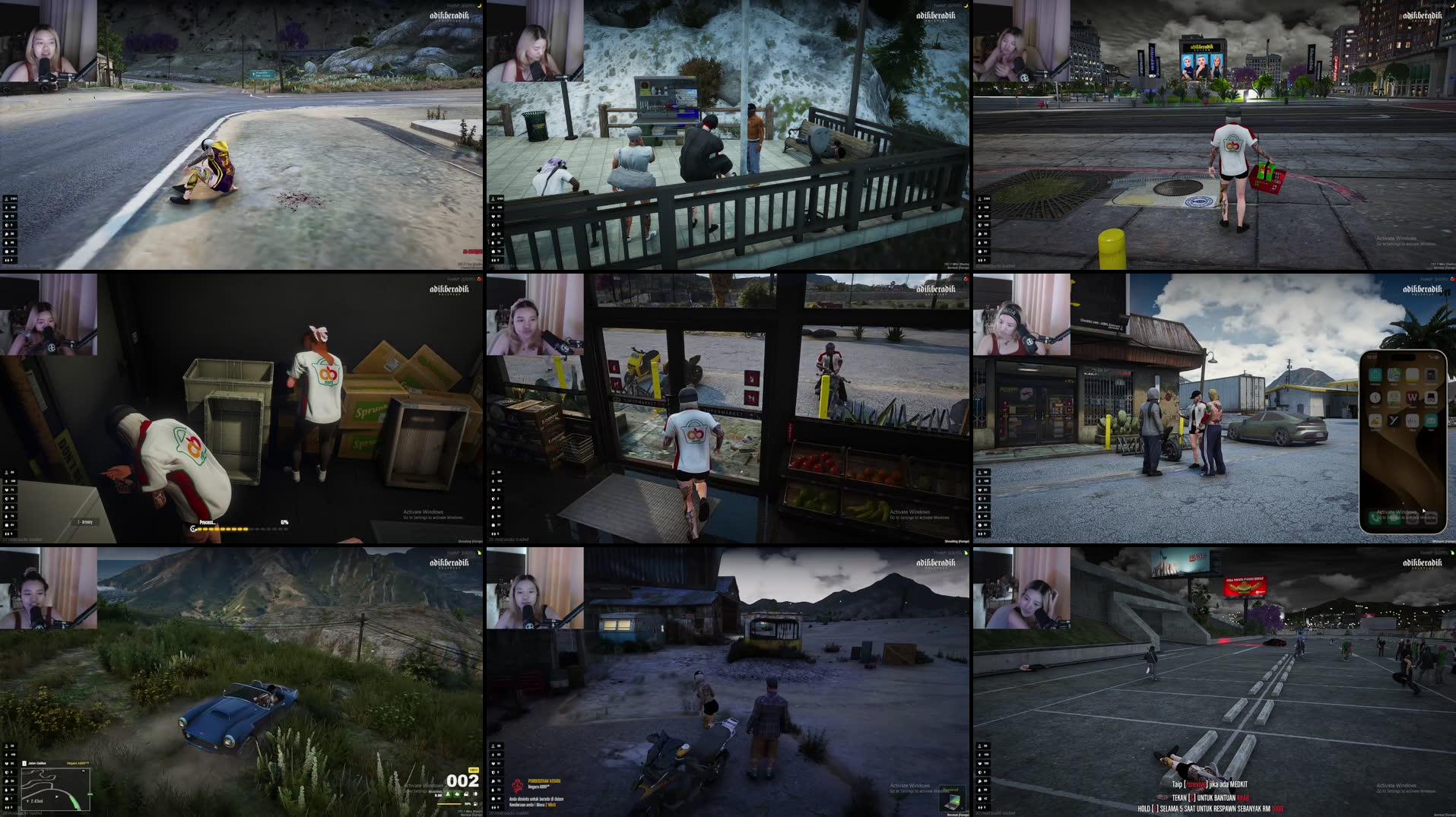Open the X app on the in-game phone
The image size is (1456, 817).
pyautogui.click(x=1391, y=420)
